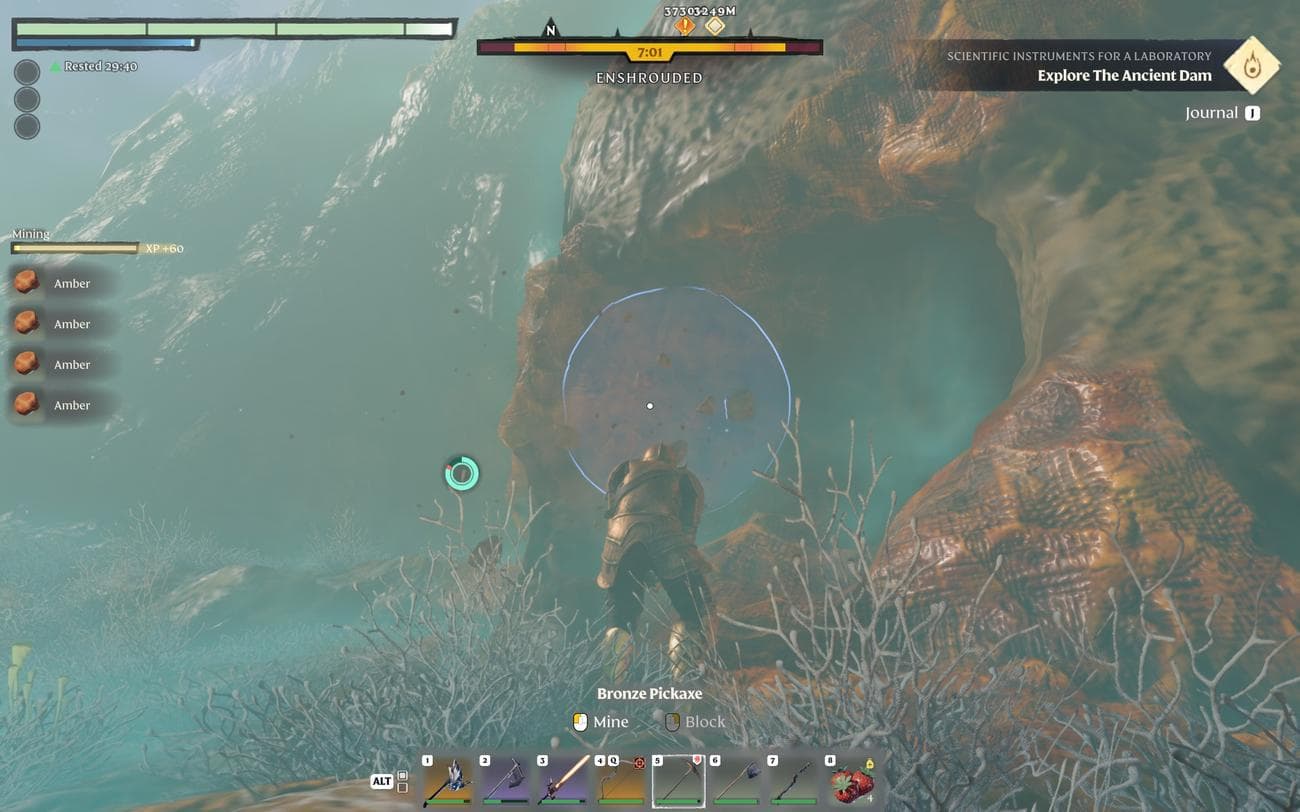The width and height of the screenshot is (1300, 812).
Task: Equip the axe in hotbar slot 2
Action: click(x=505, y=782)
